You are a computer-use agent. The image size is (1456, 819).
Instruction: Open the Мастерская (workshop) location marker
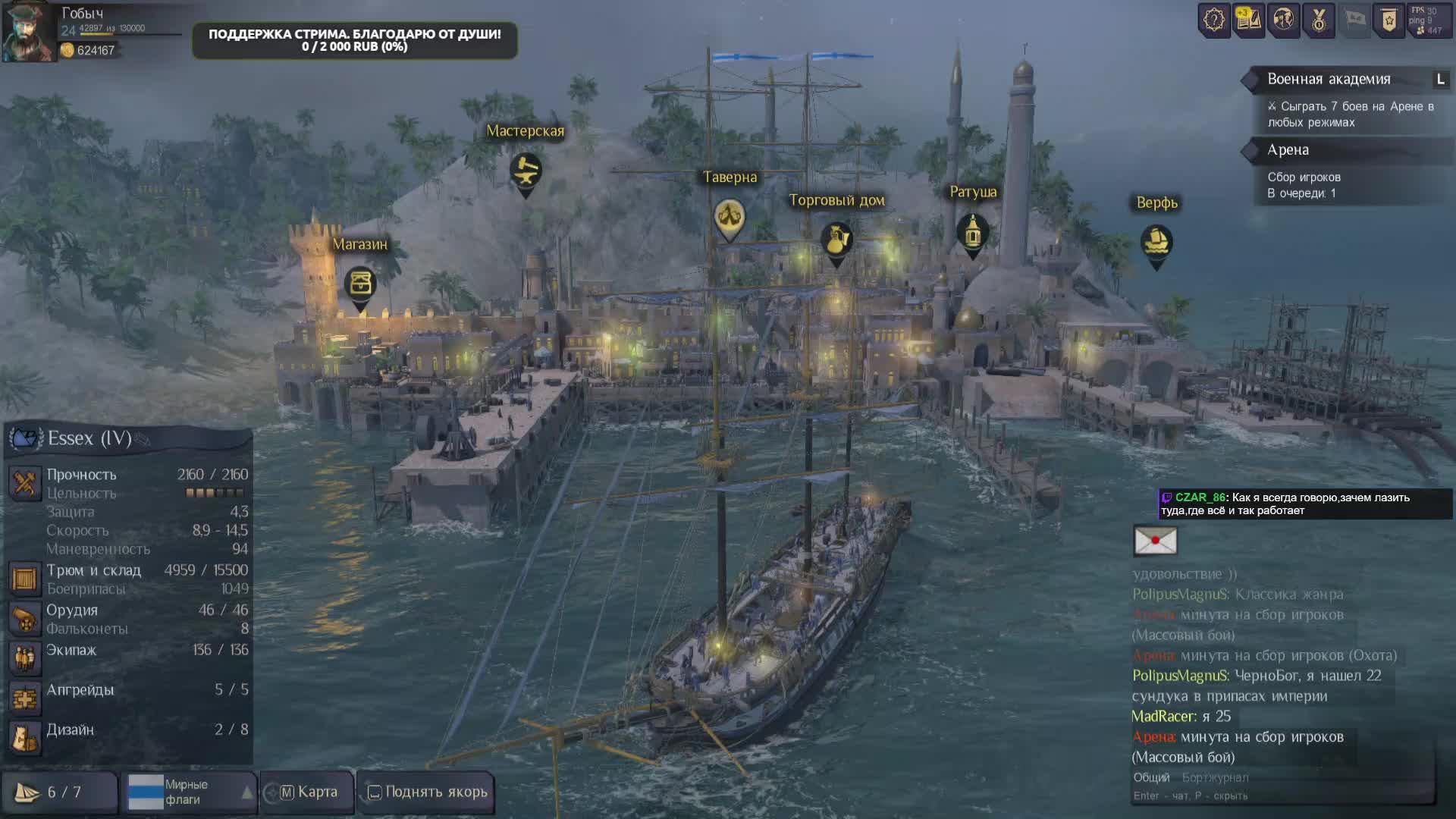[525, 171]
